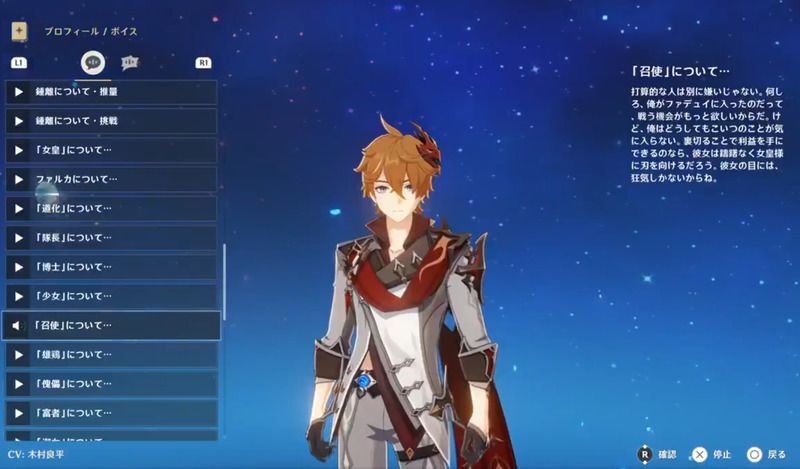Click the profile book icon at top left
Viewport: 800px width, 469px height.
19,31
